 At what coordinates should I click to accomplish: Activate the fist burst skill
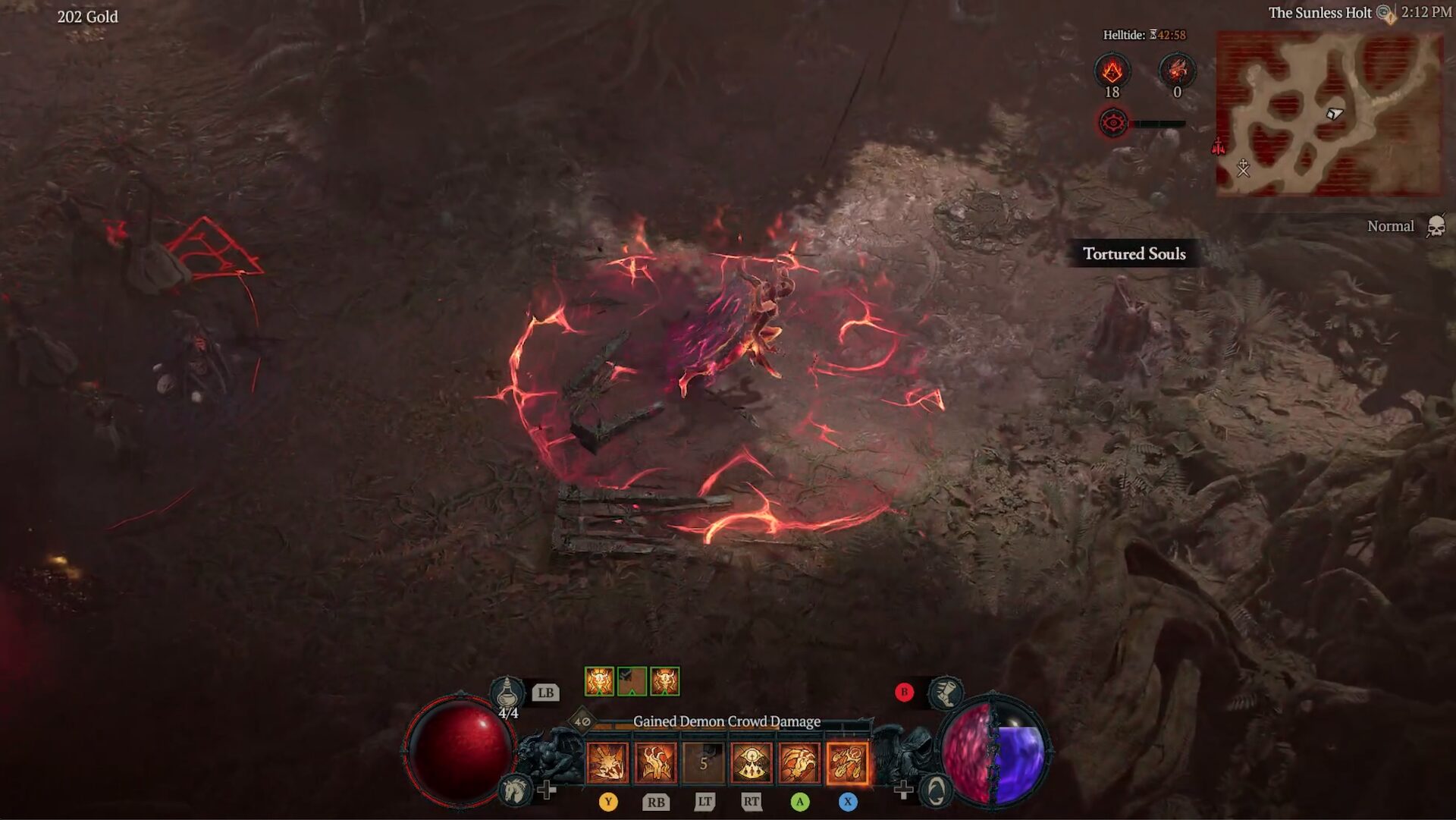[x=607, y=762]
